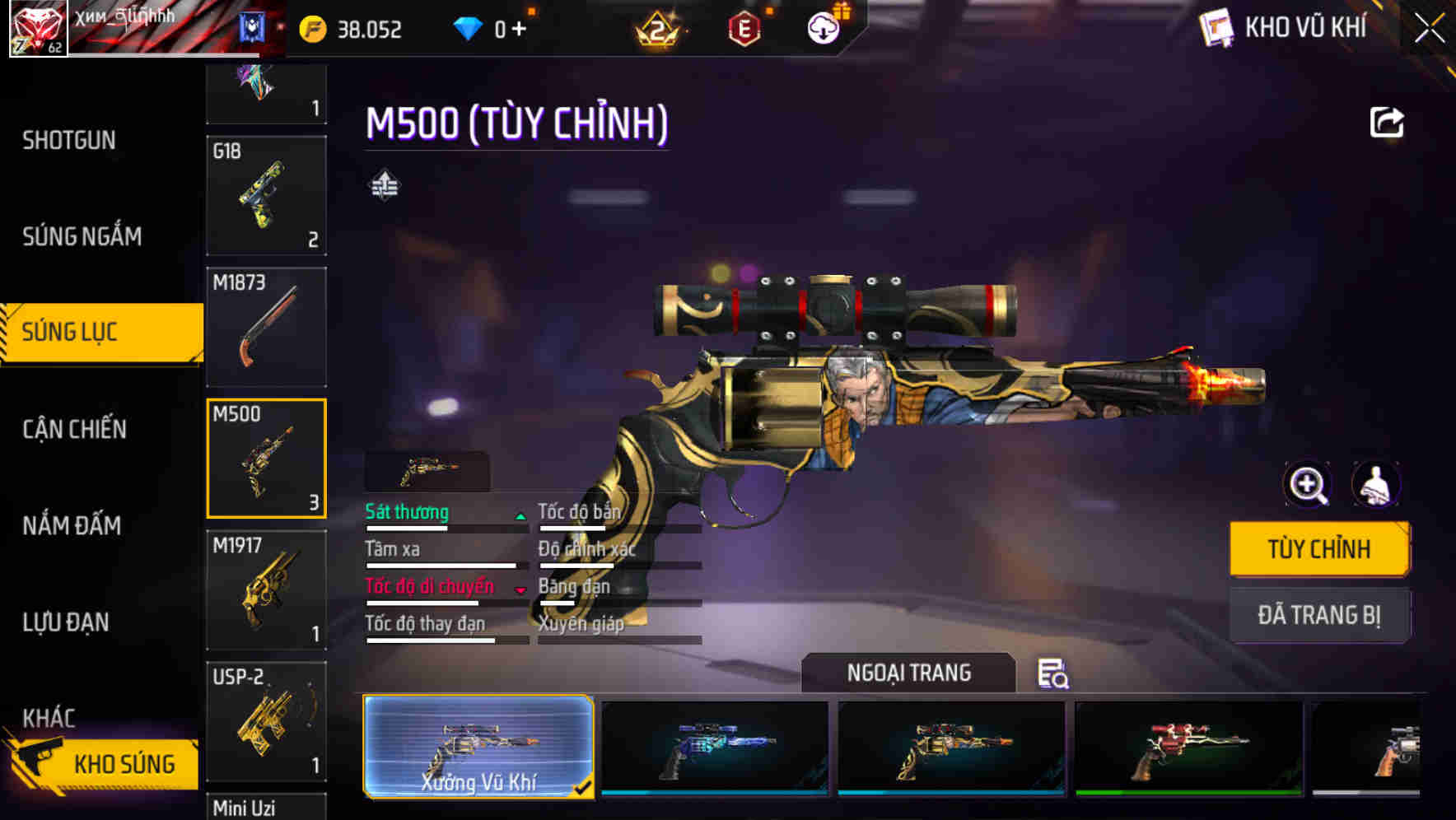
Task: Click the weapon upgrade arrow icon below M500 title
Action: 384,185
